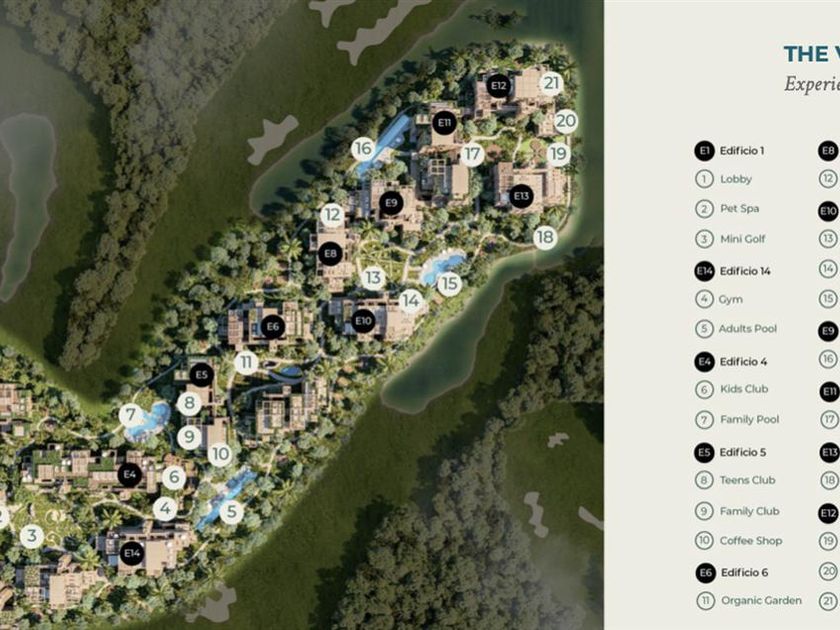Screen dimensions: 840x630
Task: Choose map marker number 11
Action: 246,363
